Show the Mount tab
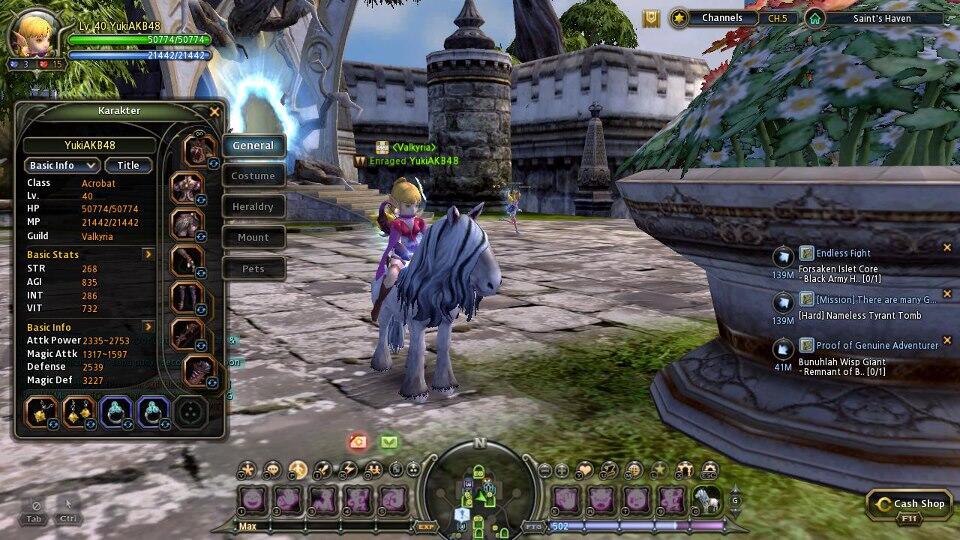Viewport: 960px width, 540px height. pos(253,238)
